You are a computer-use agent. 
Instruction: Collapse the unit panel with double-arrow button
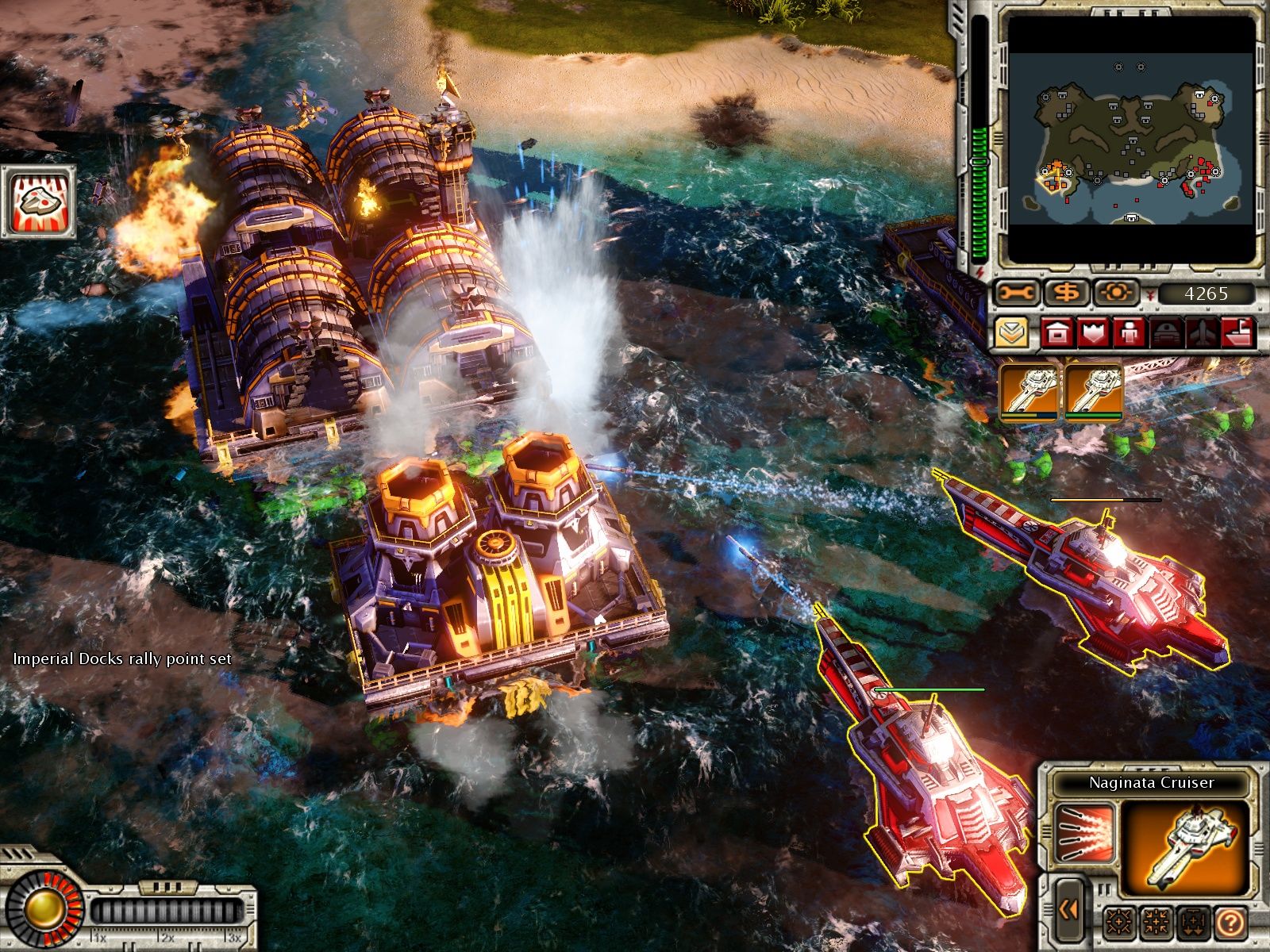[1068, 909]
